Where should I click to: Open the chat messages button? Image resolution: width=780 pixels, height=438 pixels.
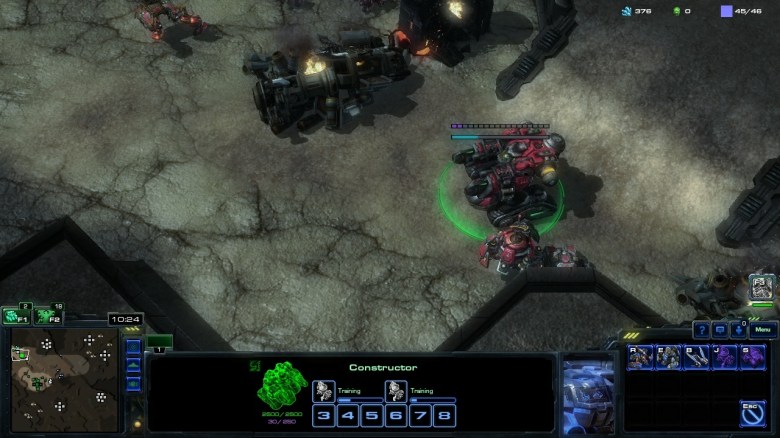720,330
